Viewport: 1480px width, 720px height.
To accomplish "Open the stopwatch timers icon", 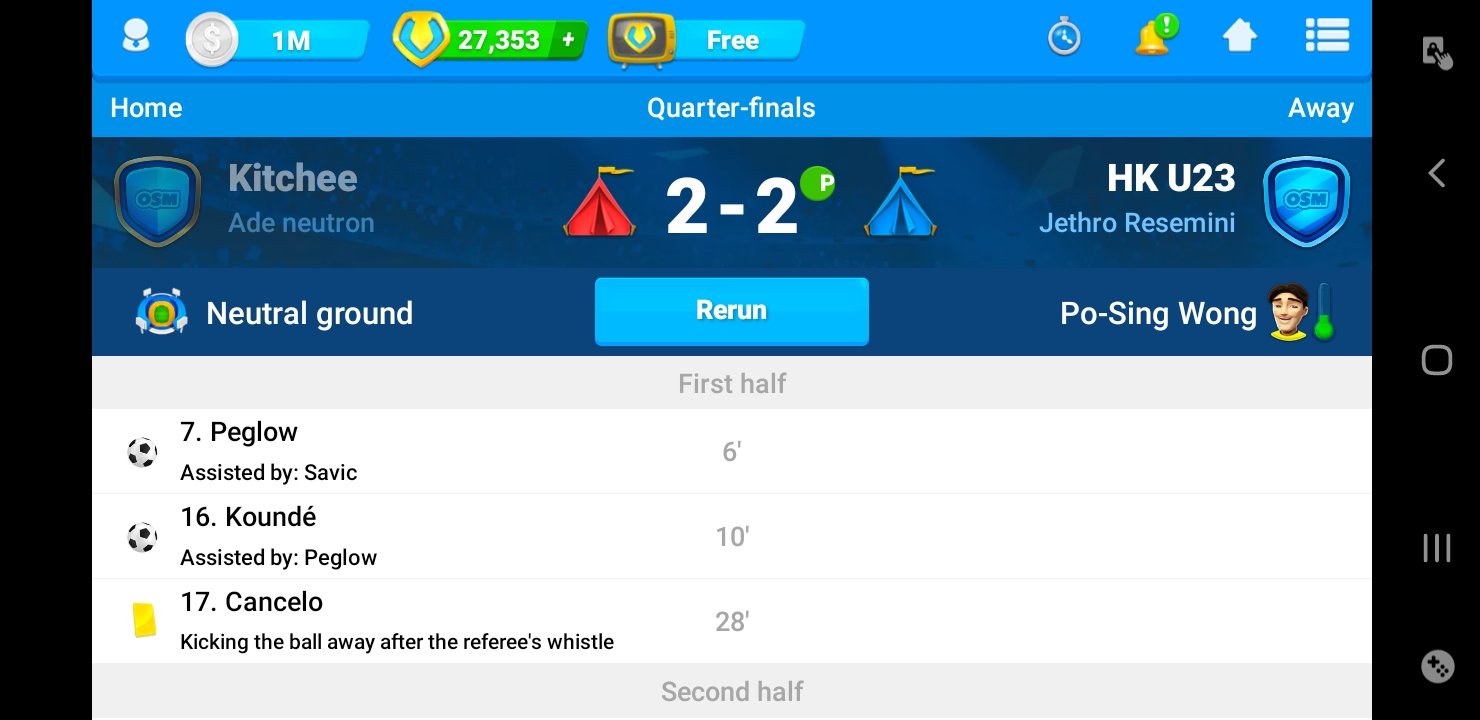I will tap(1064, 39).
